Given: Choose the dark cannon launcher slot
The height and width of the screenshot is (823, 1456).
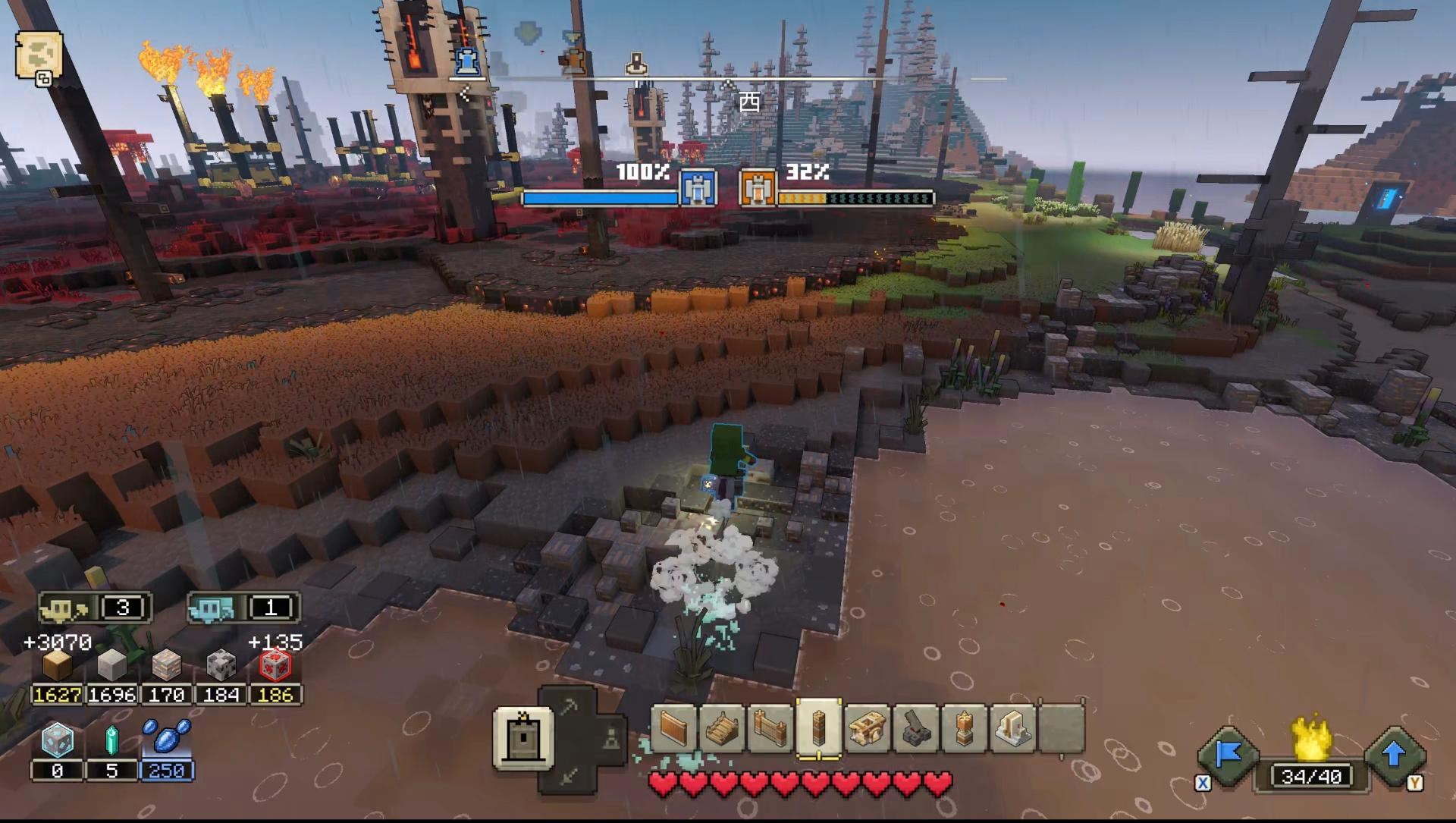Looking at the screenshot, I should point(916,729).
